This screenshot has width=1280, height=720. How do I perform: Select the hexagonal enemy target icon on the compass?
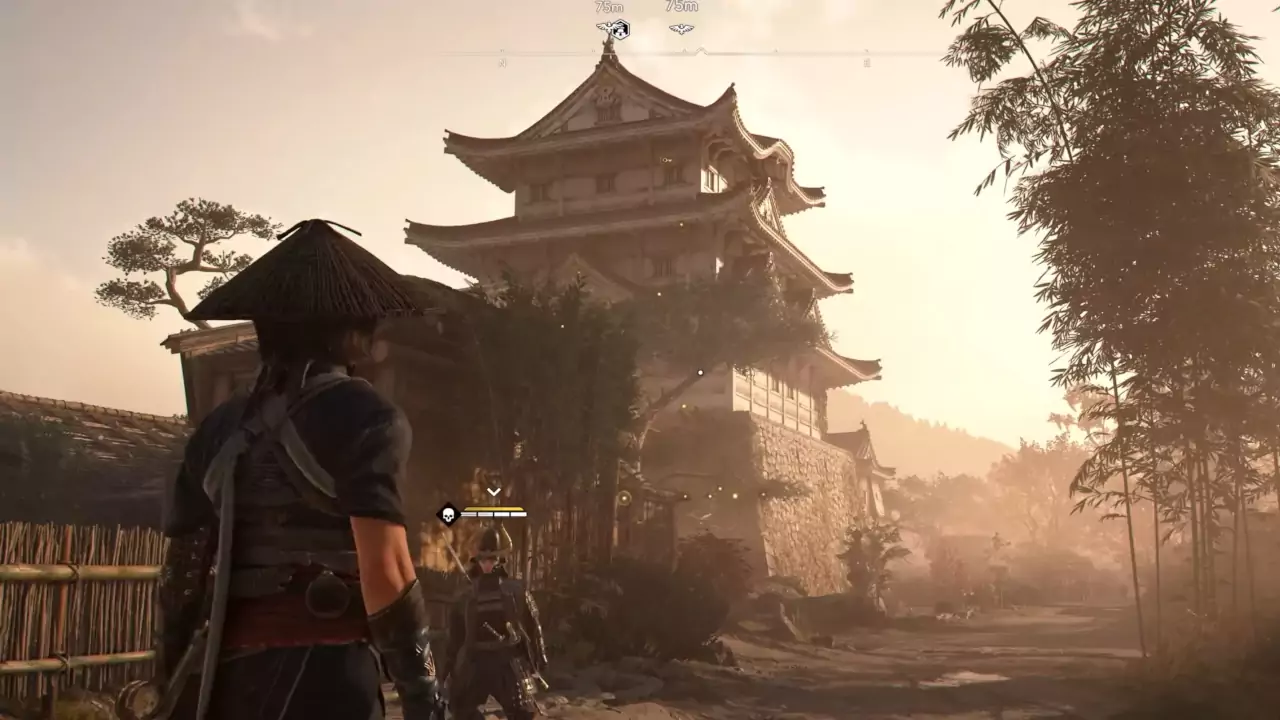pyautogui.click(x=622, y=30)
